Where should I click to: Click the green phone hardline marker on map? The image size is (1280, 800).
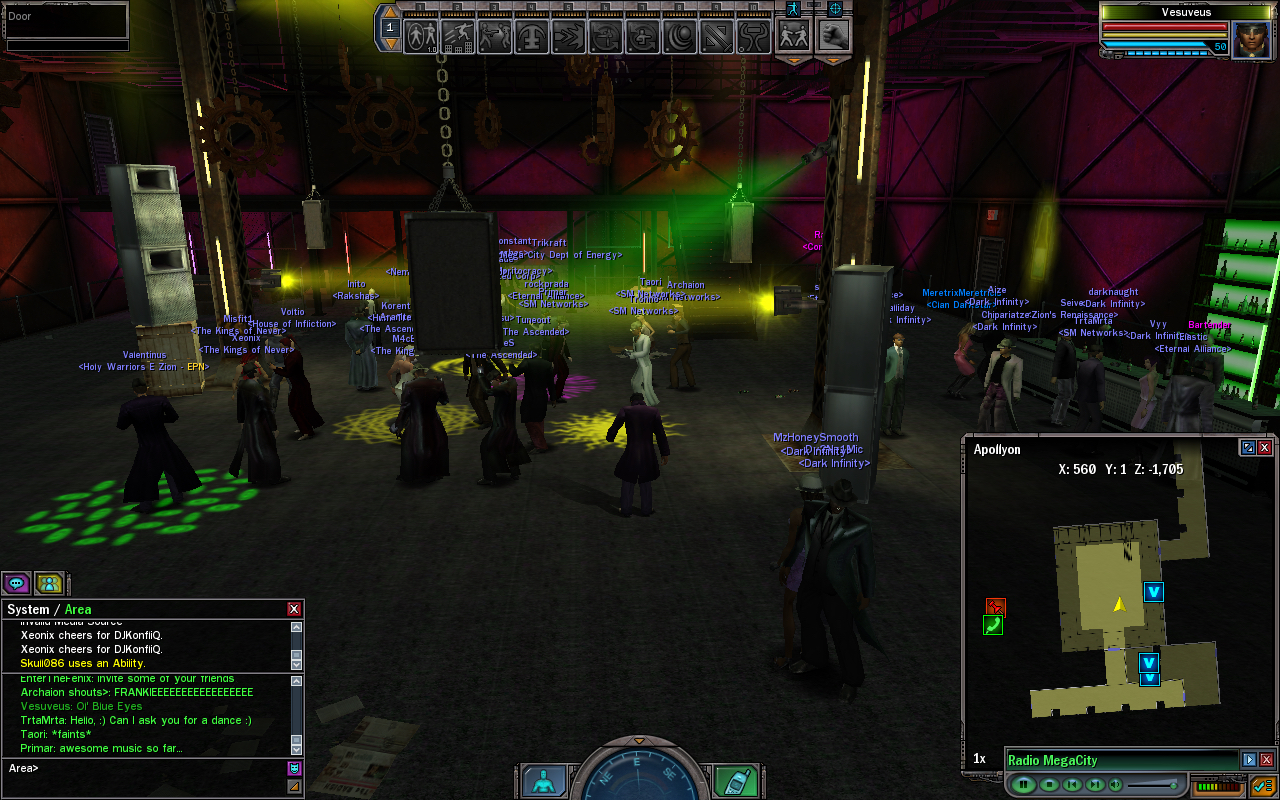(x=993, y=626)
